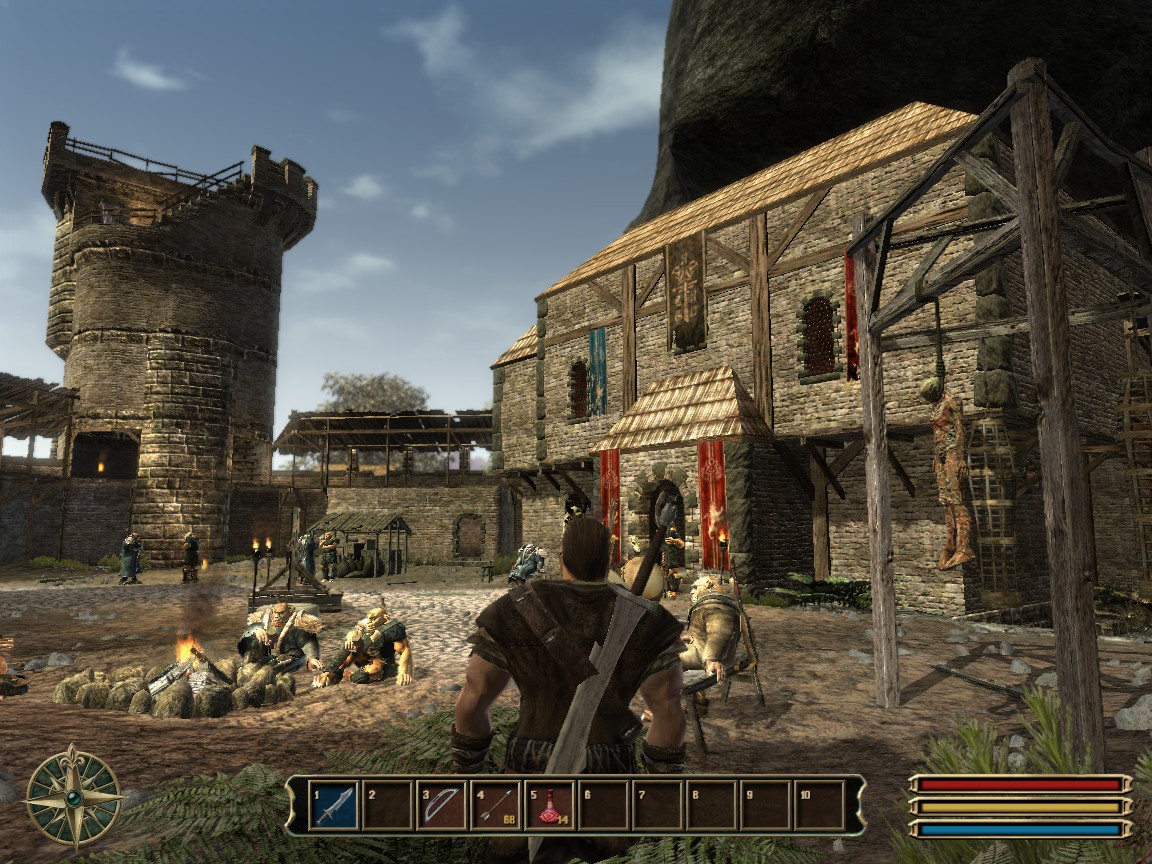The width and height of the screenshot is (1152, 864).
Task: Choose the arrows stack showing 68
Action: point(495,805)
